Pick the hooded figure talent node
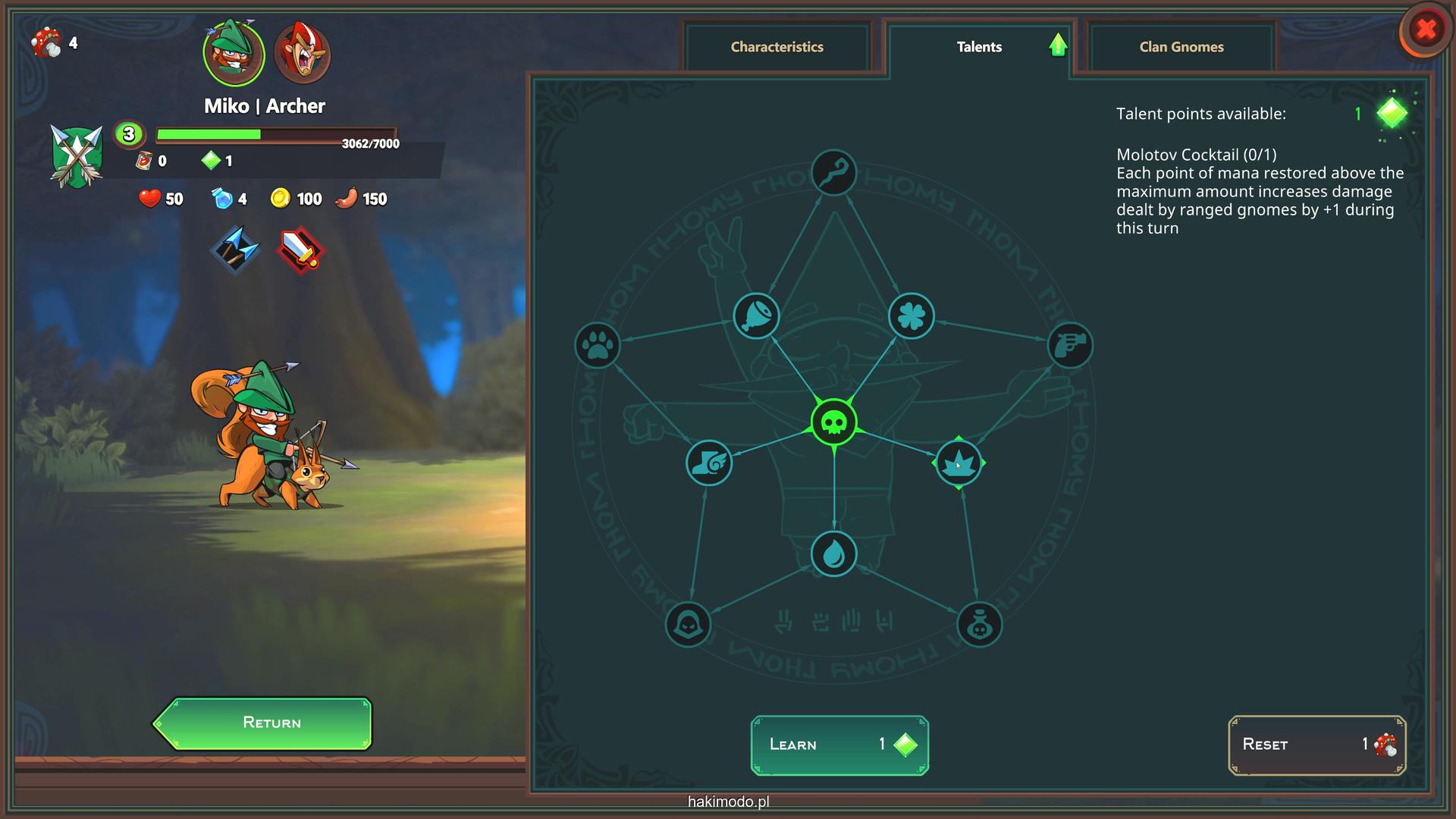 tap(688, 625)
